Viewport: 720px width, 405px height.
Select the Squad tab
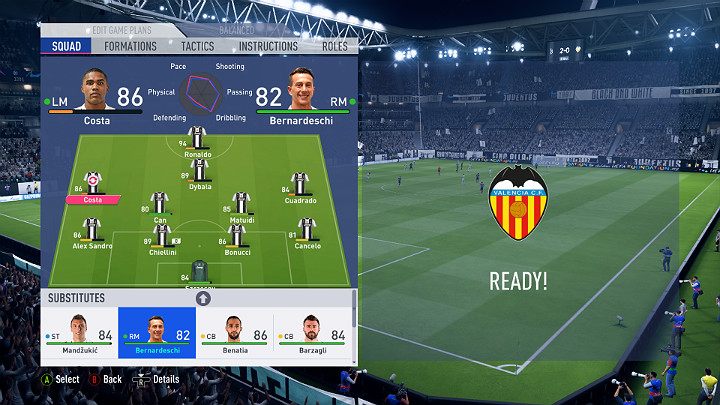pos(67,46)
